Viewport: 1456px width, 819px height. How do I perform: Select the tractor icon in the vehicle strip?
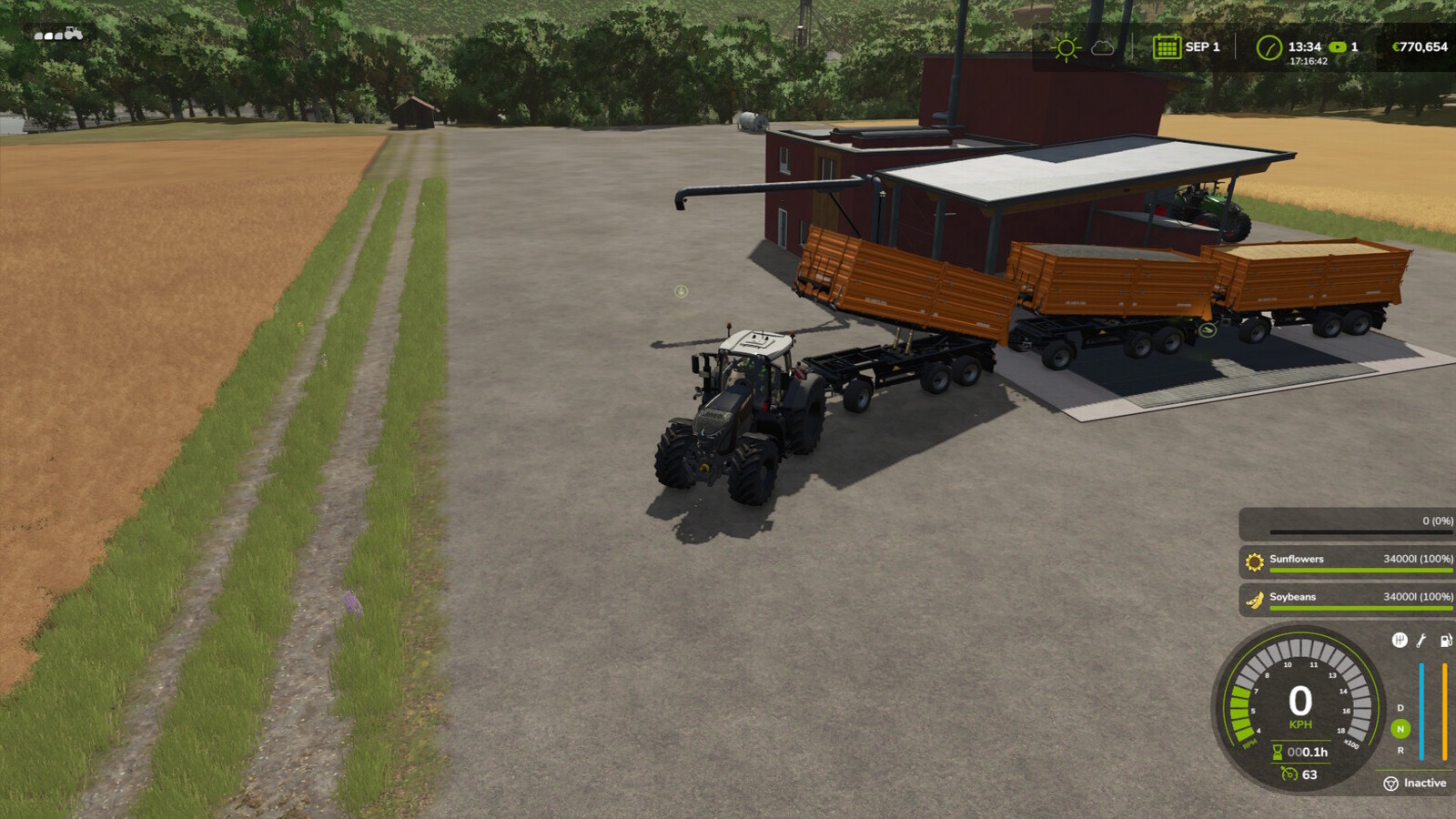pos(74,34)
